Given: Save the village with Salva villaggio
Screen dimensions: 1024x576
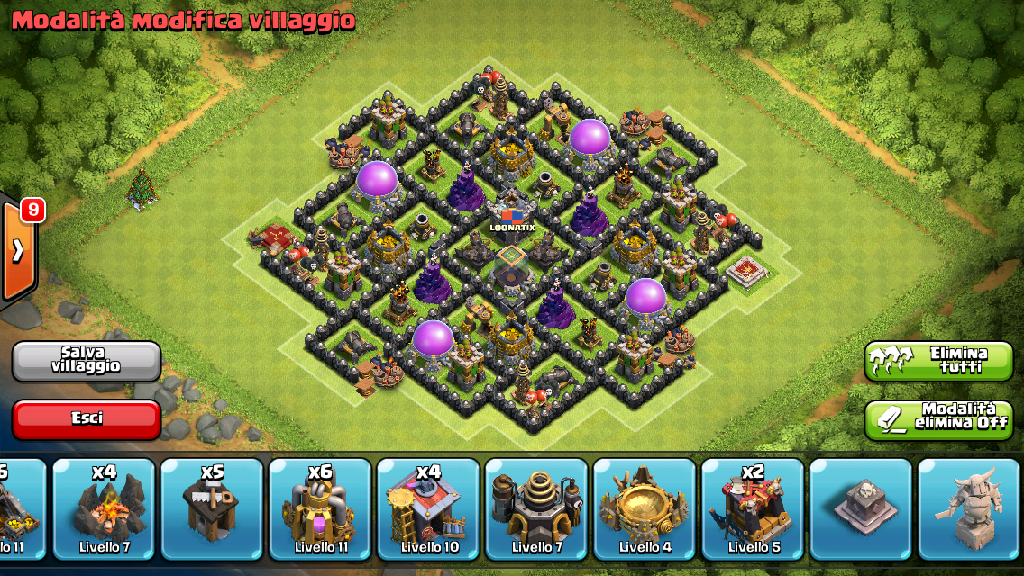Looking at the screenshot, I should click(86, 361).
